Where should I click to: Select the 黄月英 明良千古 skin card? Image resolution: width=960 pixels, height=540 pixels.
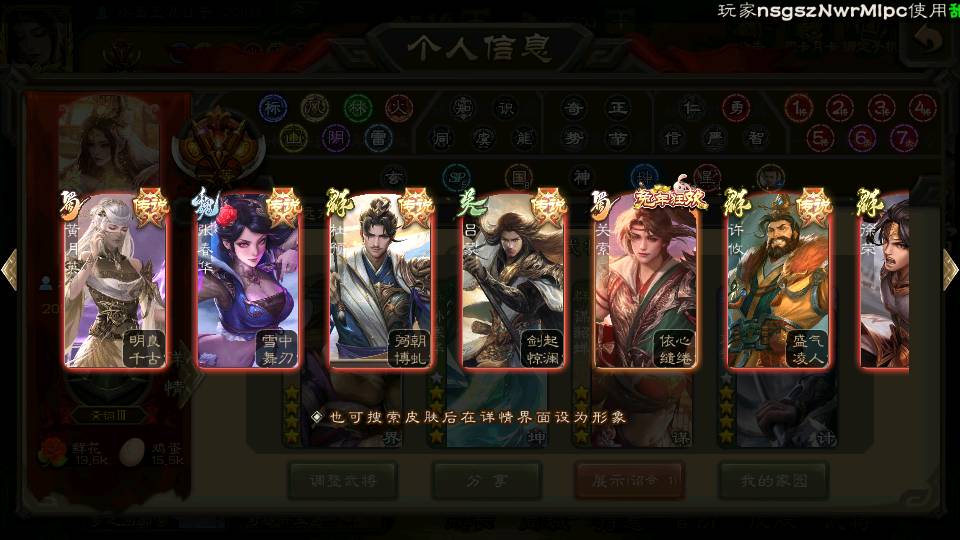(x=113, y=280)
